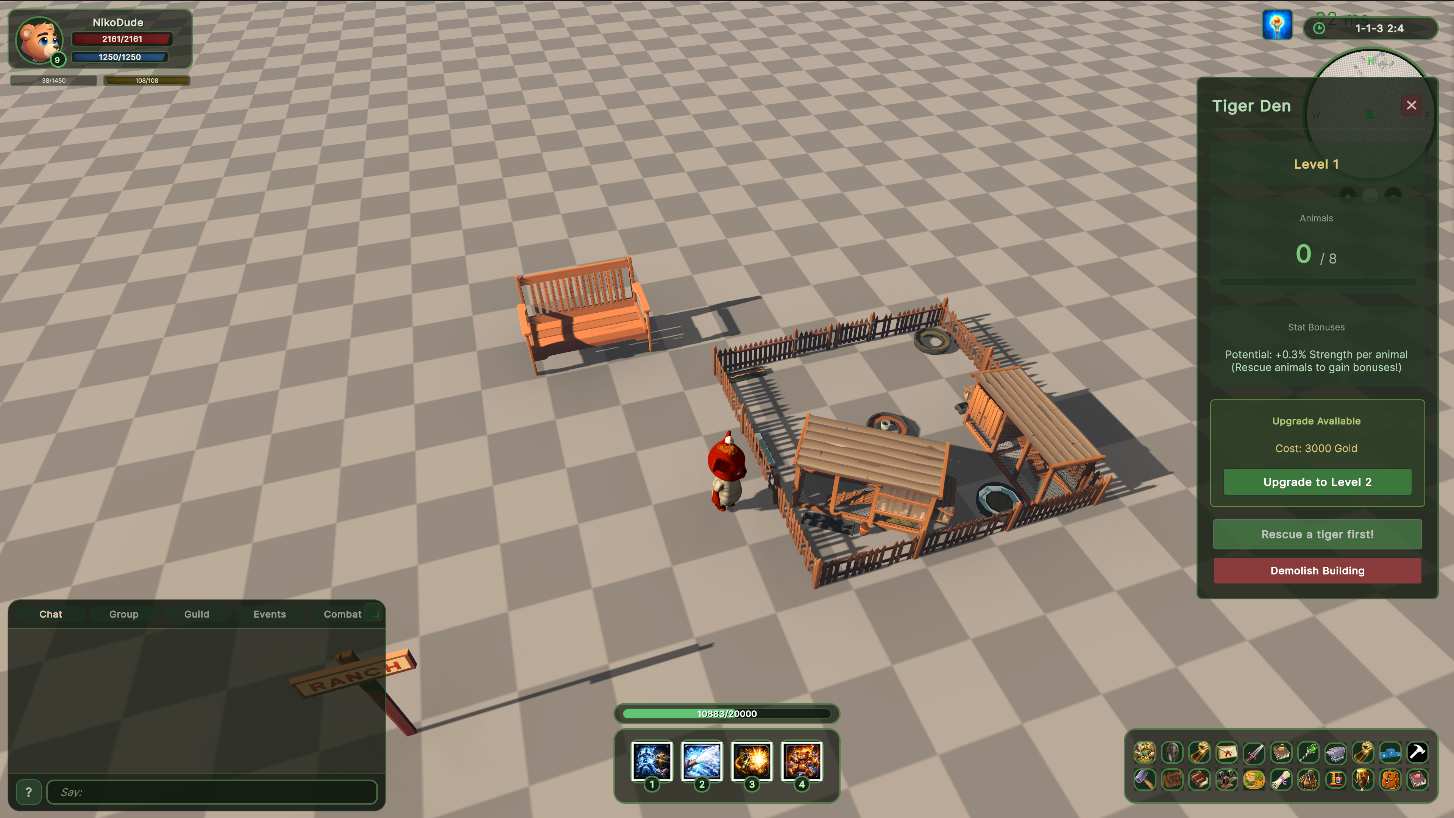
Task: Click the glowing torch icon beside the minimap
Action: tap(1277, 24)
